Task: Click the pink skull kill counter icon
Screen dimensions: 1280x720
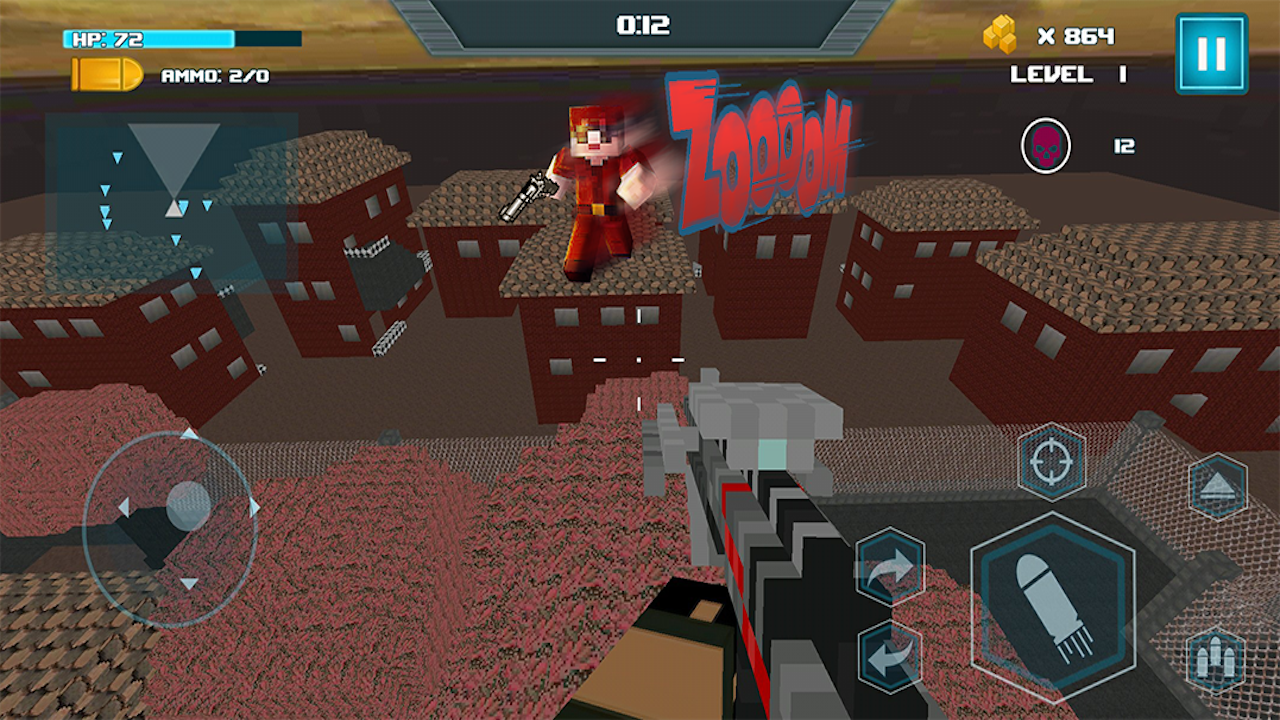Action: pyautogui.click(x=1046, y=145)
